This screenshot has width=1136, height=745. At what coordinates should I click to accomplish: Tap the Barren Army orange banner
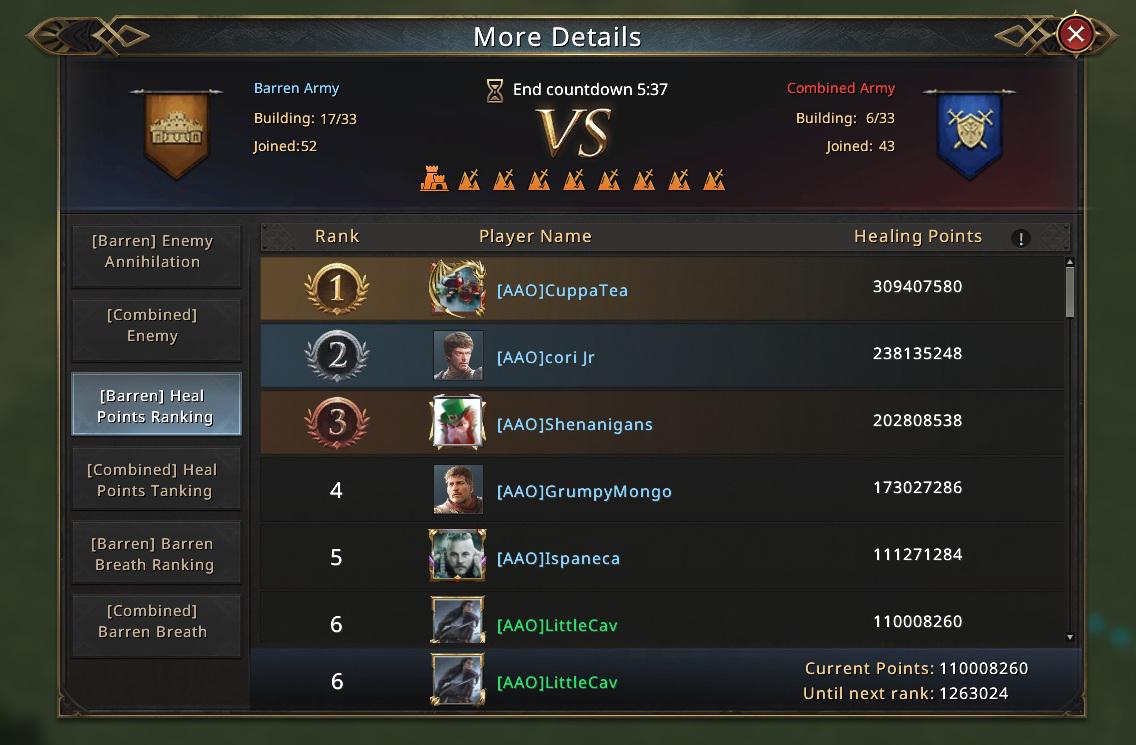tap(176, 133)
